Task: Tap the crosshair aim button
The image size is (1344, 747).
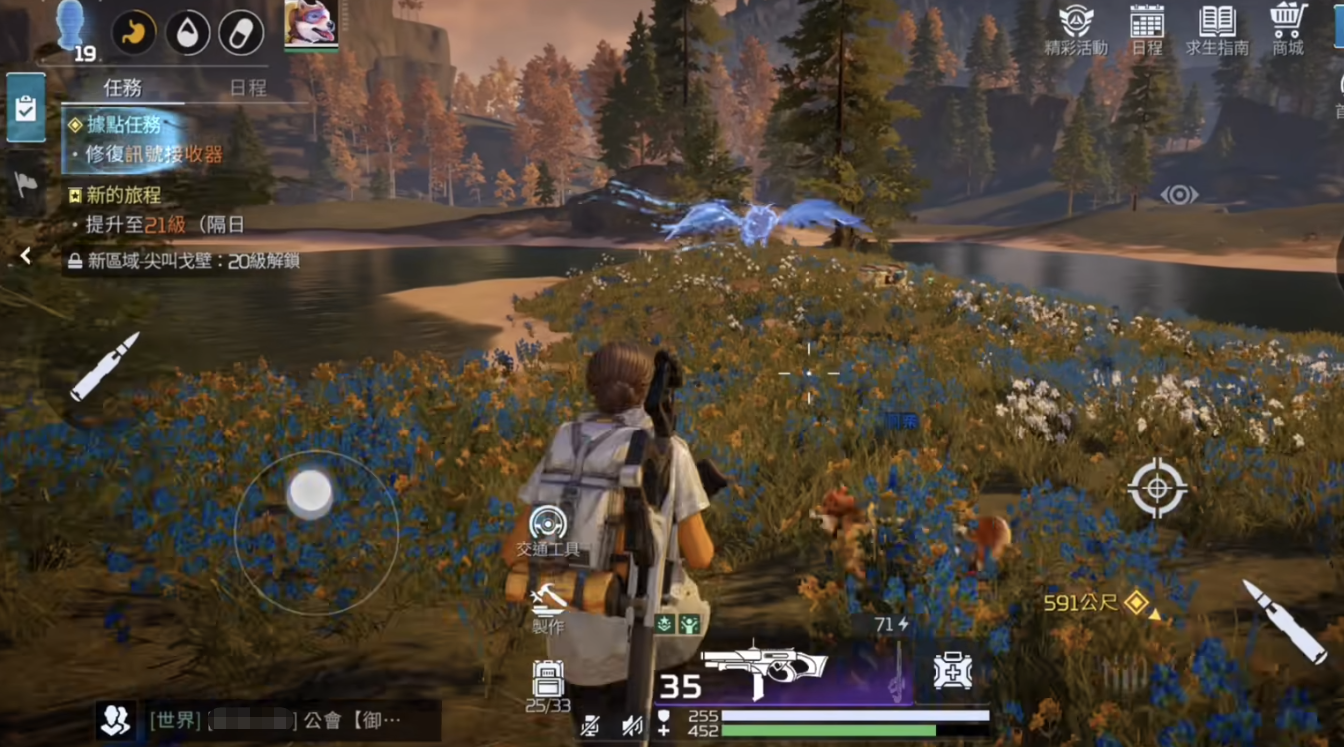Action: (x=1157, y=488)
